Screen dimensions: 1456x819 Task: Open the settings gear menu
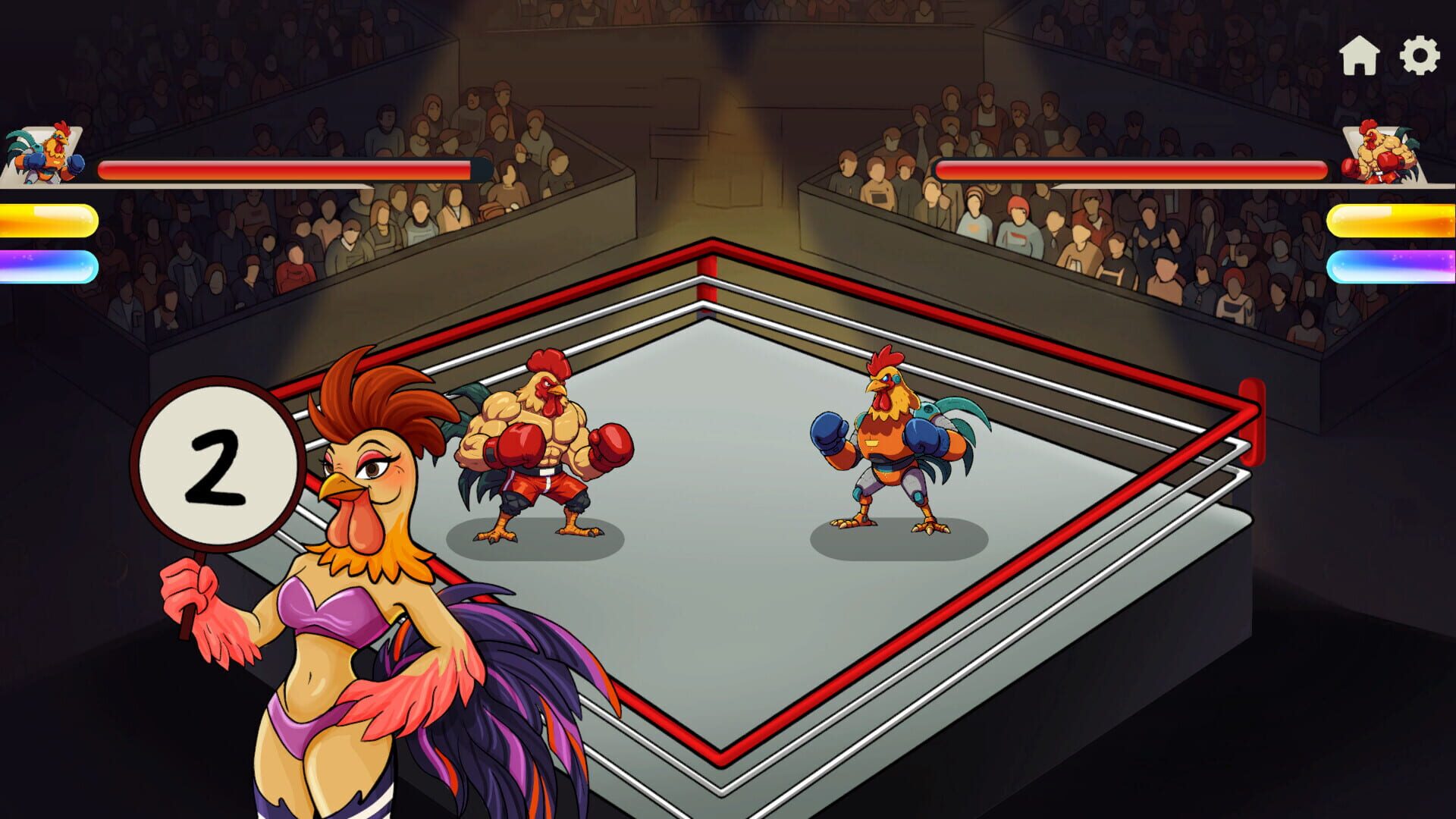(x=1420, y=55)
